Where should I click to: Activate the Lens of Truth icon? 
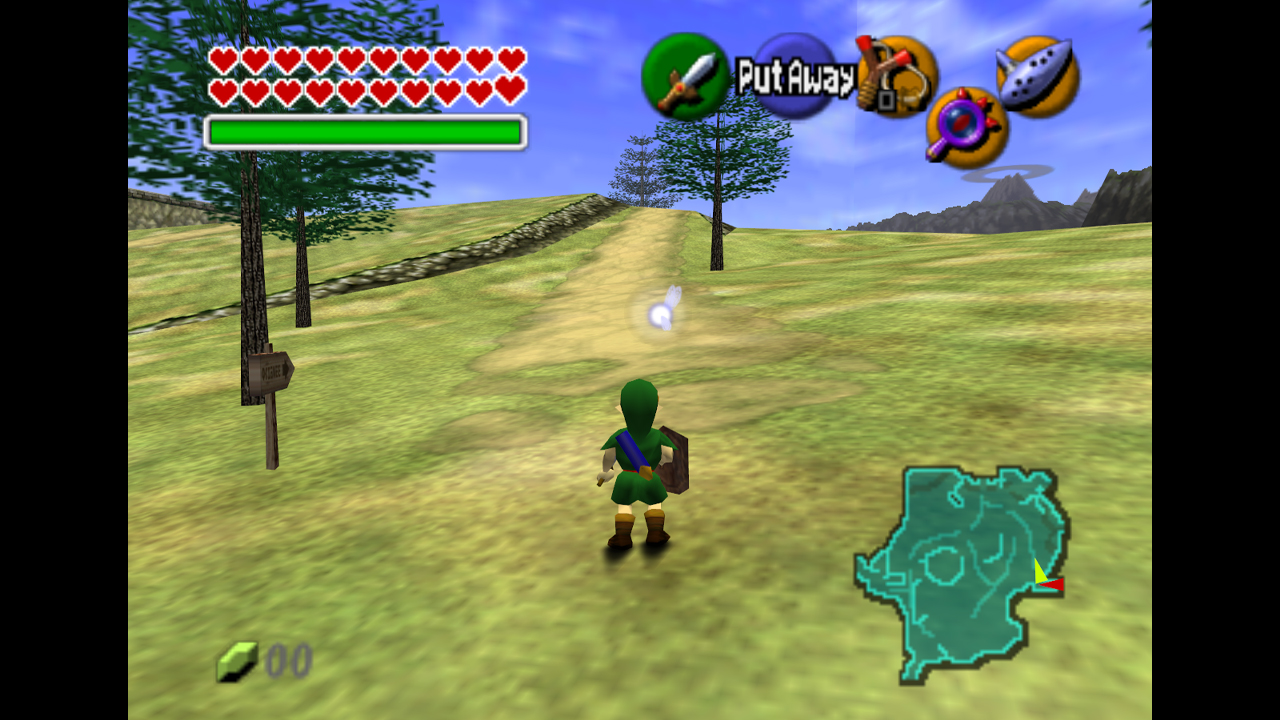click(x=965, y=128)
